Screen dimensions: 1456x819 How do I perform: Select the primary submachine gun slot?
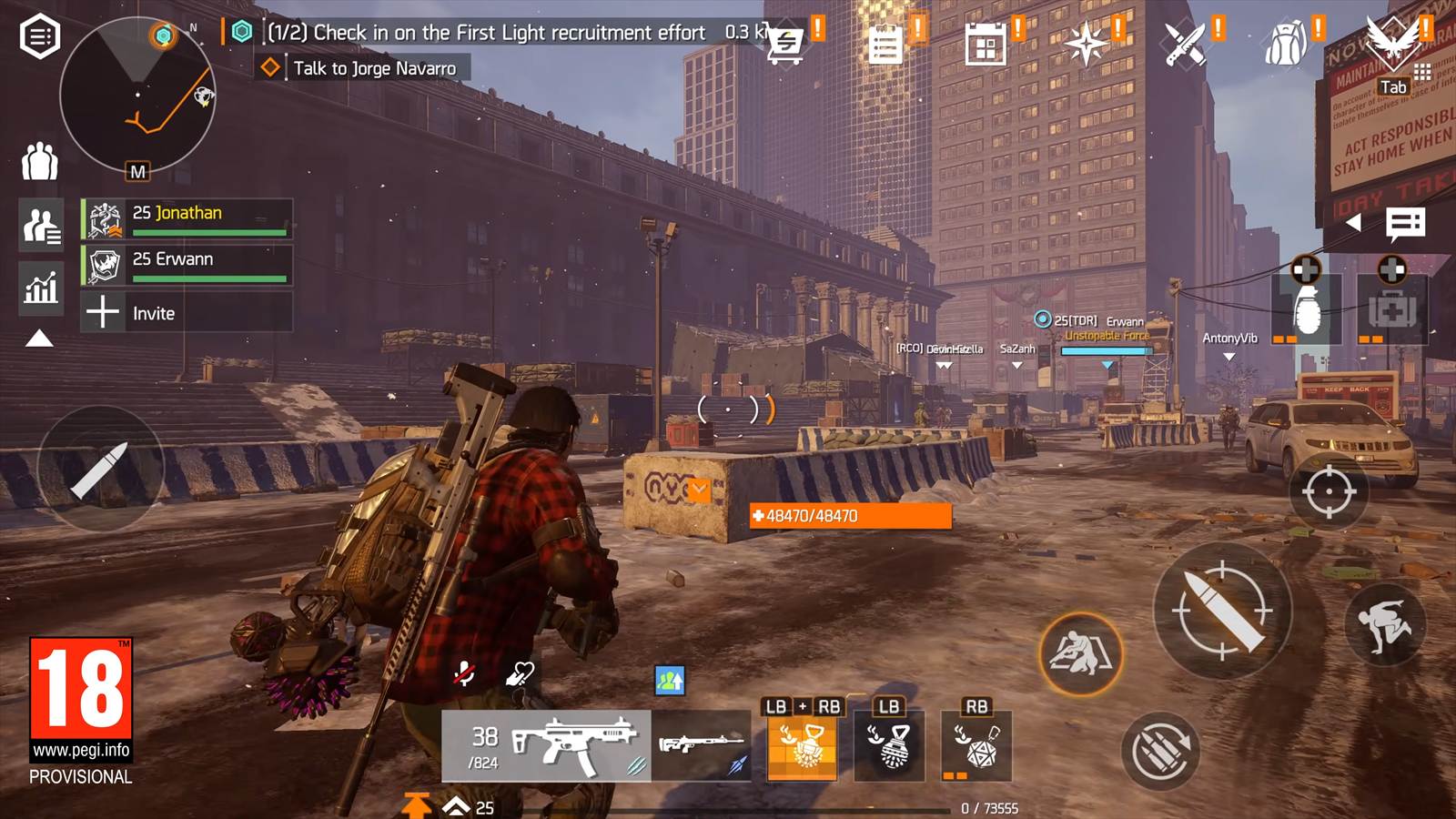point(546,746)
